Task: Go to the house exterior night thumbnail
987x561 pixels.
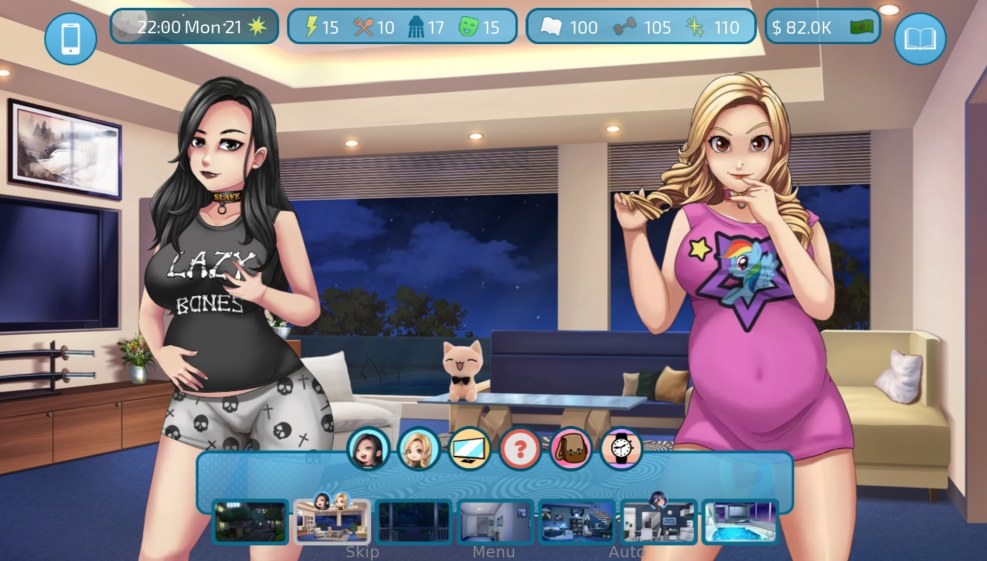Action: click(x=250, y=521)
